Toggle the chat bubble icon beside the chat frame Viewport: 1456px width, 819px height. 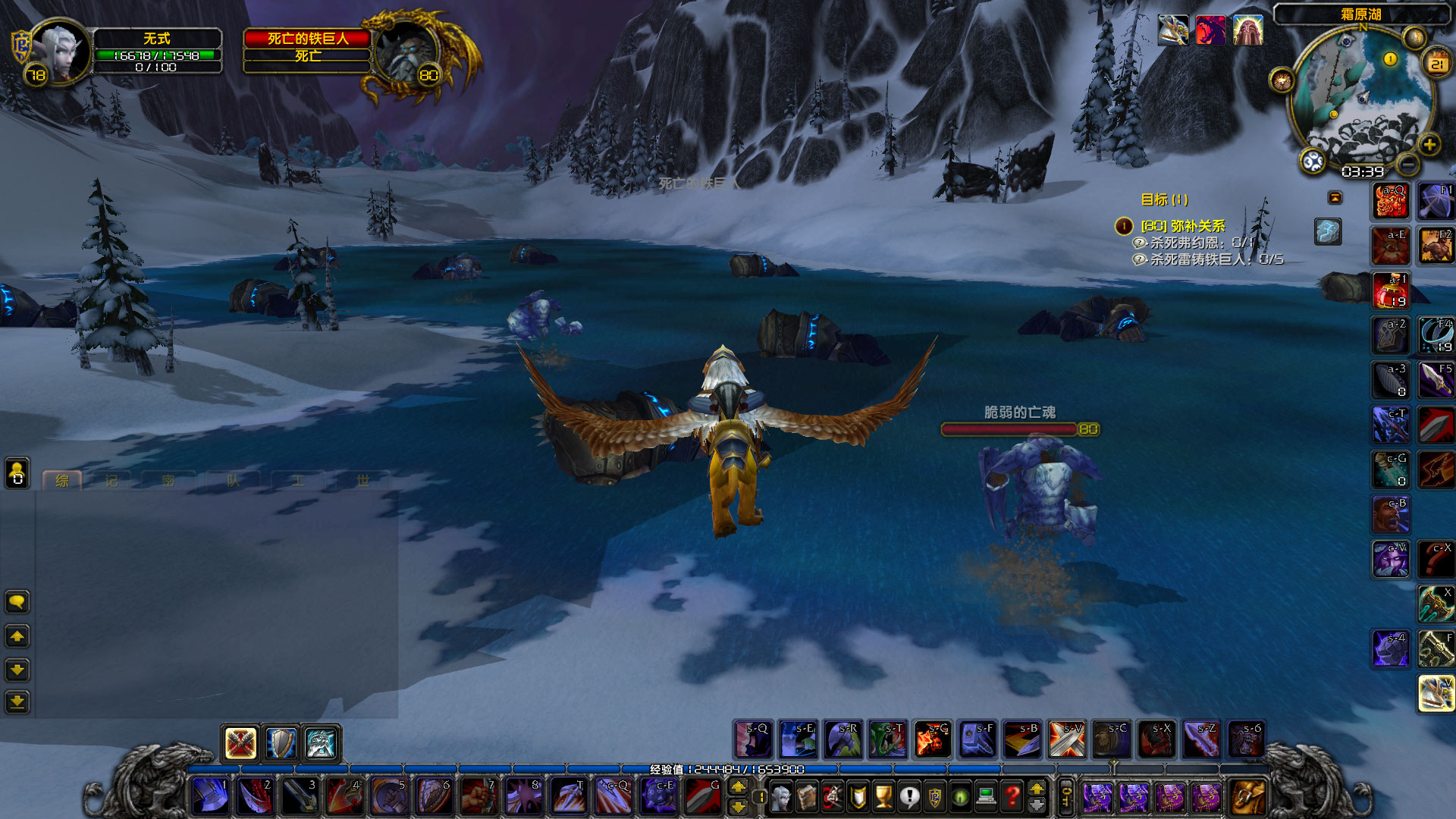pos(17,602)
